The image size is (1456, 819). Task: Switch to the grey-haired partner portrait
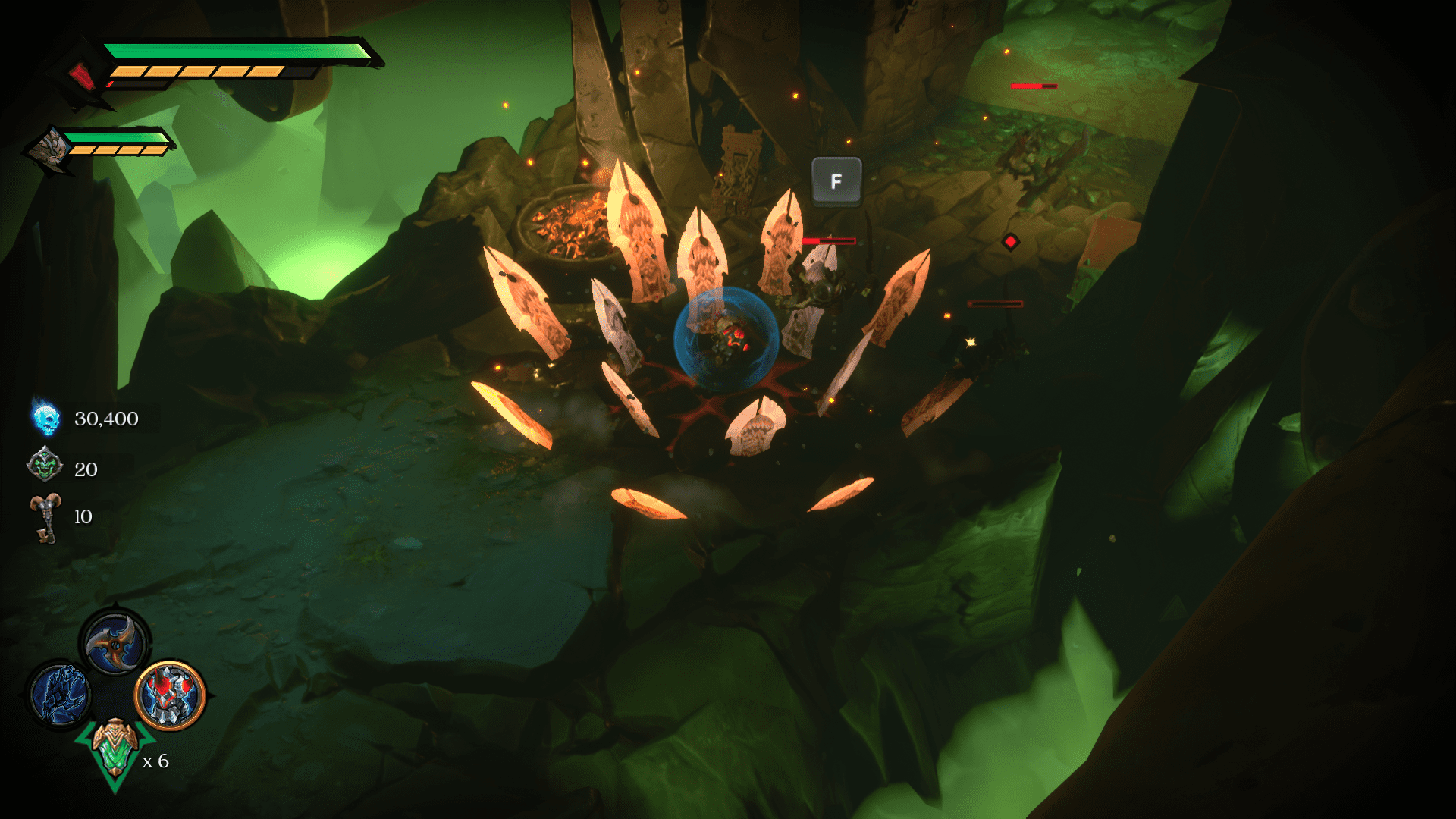50,148
